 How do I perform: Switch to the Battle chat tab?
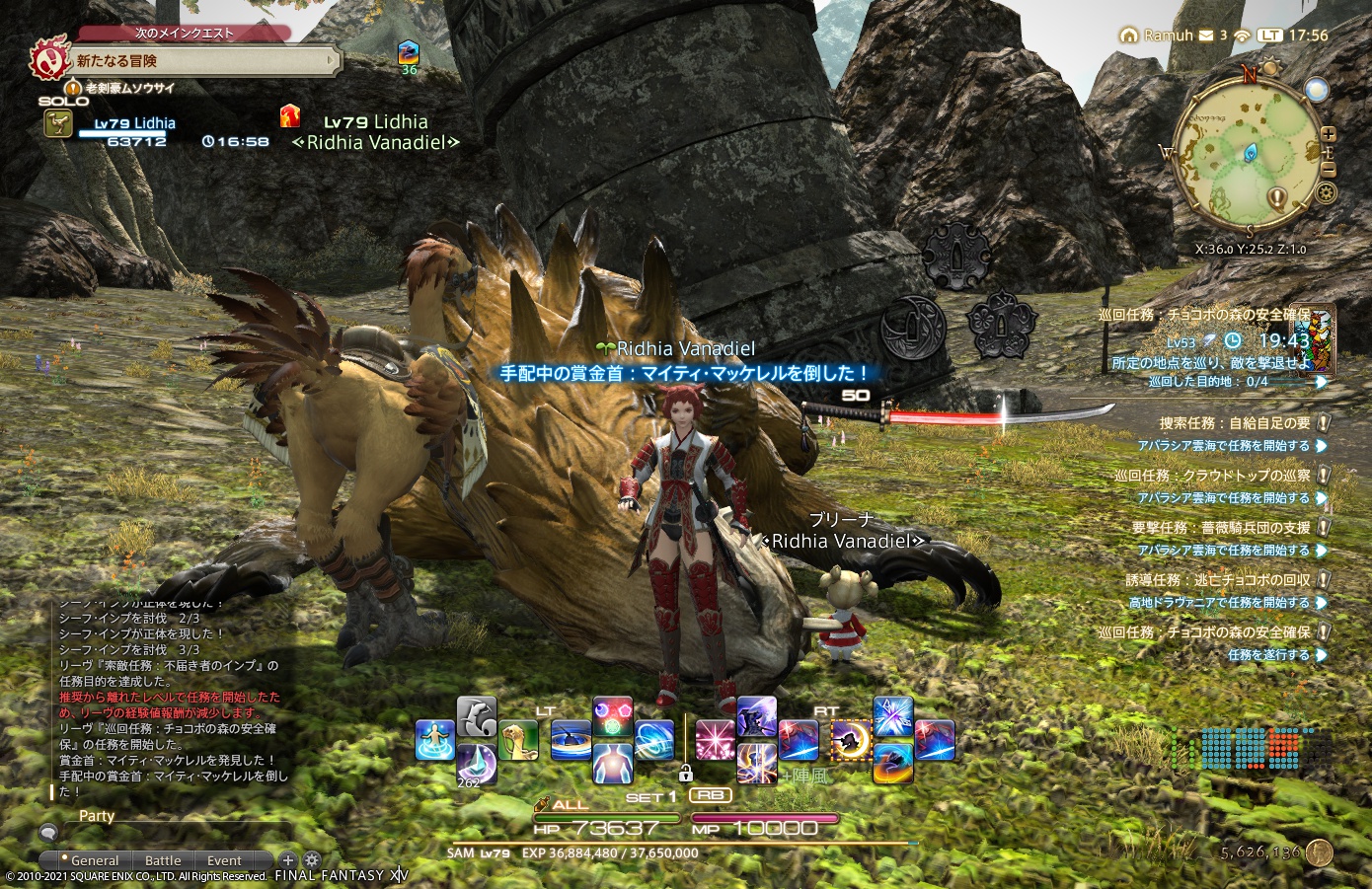(x=163, y=860)
